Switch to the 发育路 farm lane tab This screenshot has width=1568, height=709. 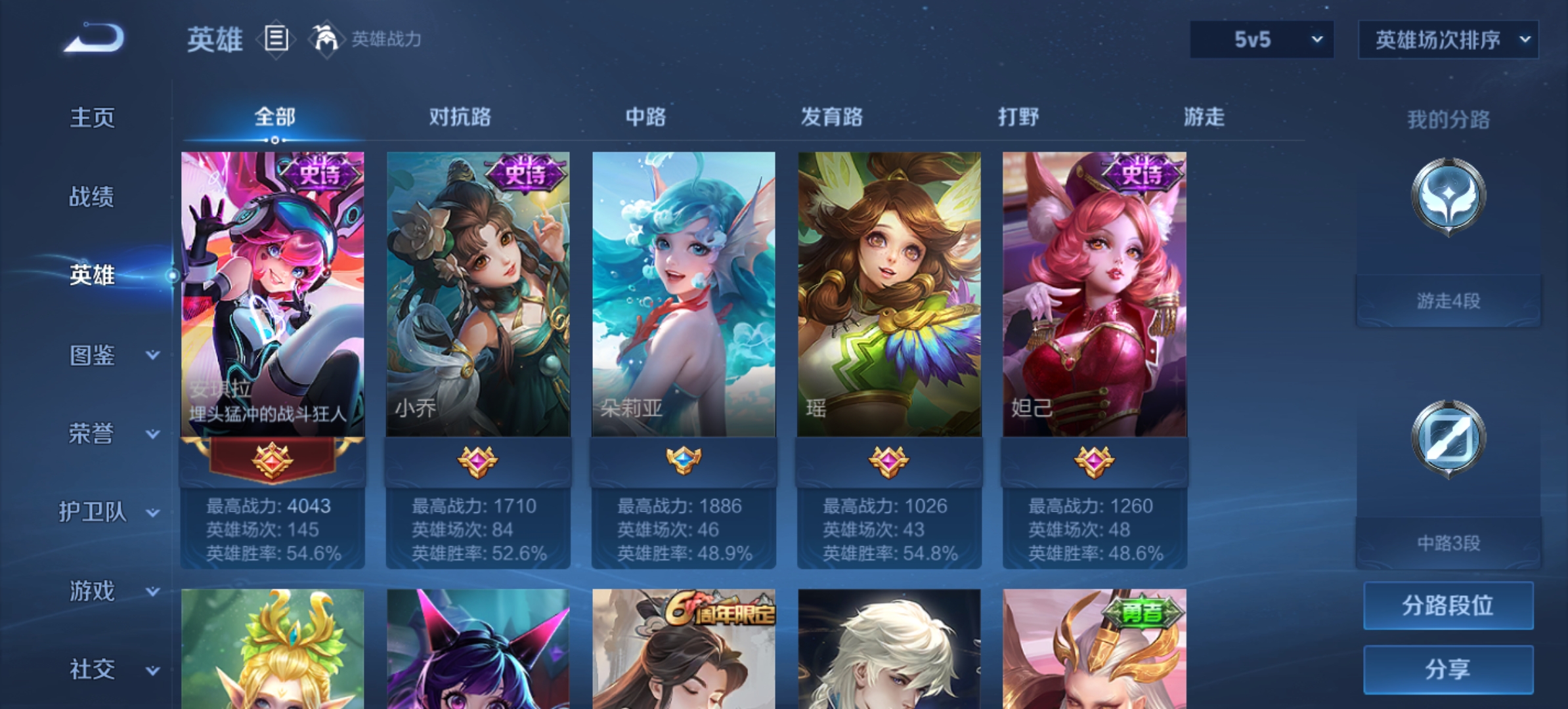point(831,117)
